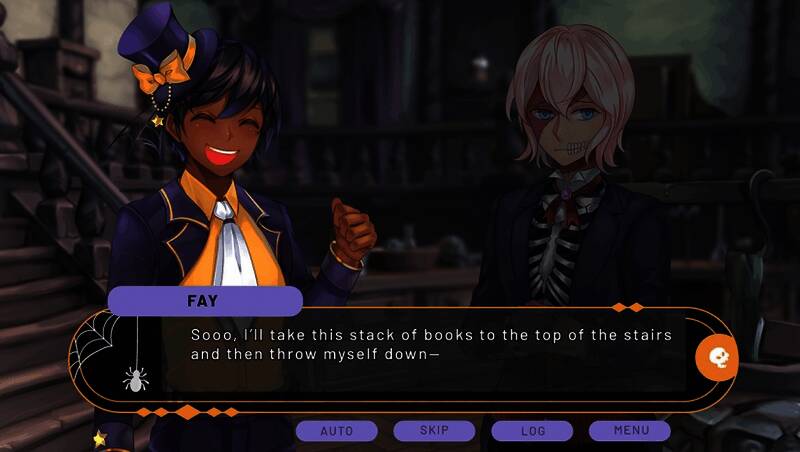Click the Skip dialogue button
Viewport: 800px width, 452px height.
click(x=434, y=431)
